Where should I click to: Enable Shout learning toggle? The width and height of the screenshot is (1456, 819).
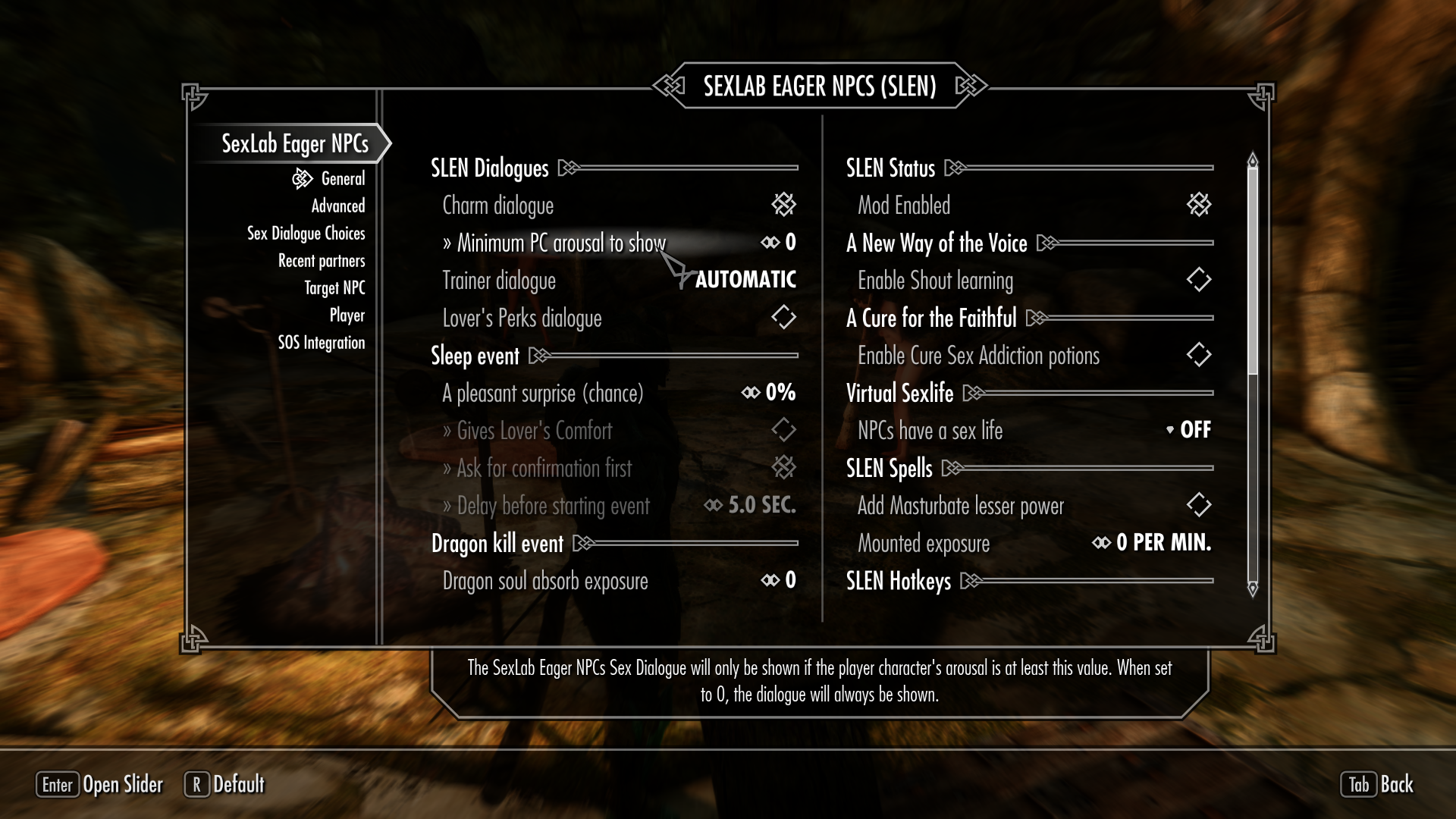(x=1198, y=280)
